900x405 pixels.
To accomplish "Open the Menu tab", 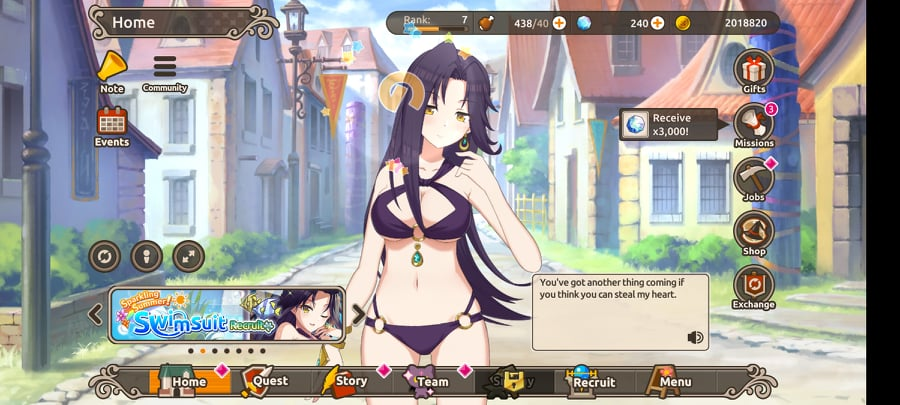I will [670, 381].
